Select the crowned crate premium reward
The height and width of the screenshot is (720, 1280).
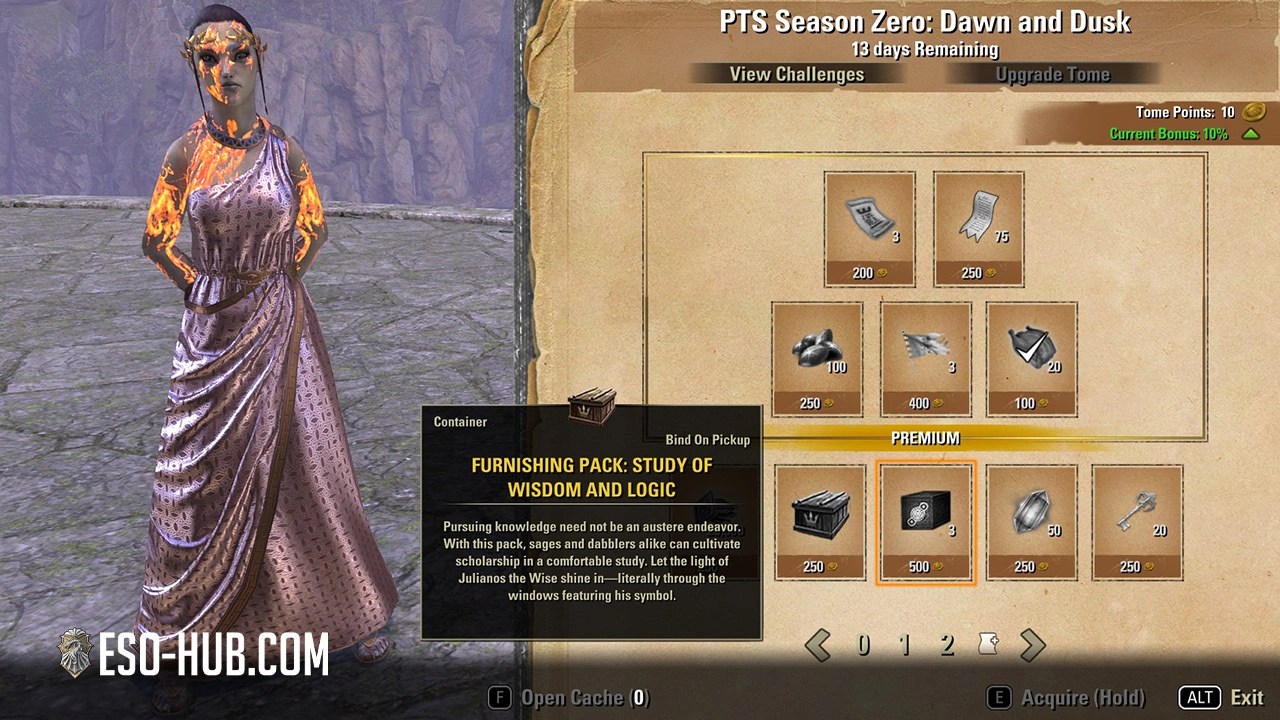[x=820, y=522]
